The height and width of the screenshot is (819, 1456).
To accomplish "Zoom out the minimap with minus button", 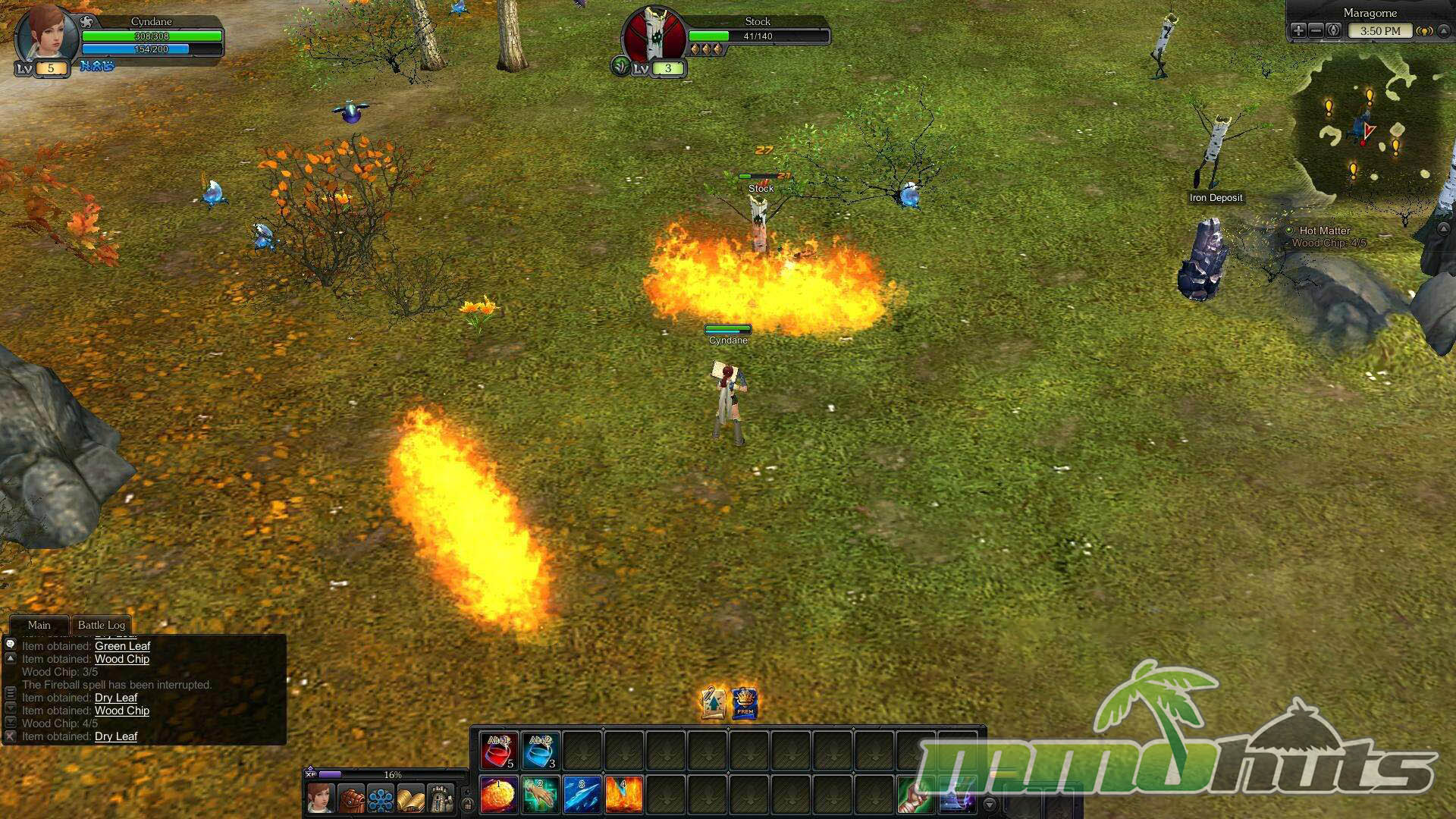I will 1316,30.
